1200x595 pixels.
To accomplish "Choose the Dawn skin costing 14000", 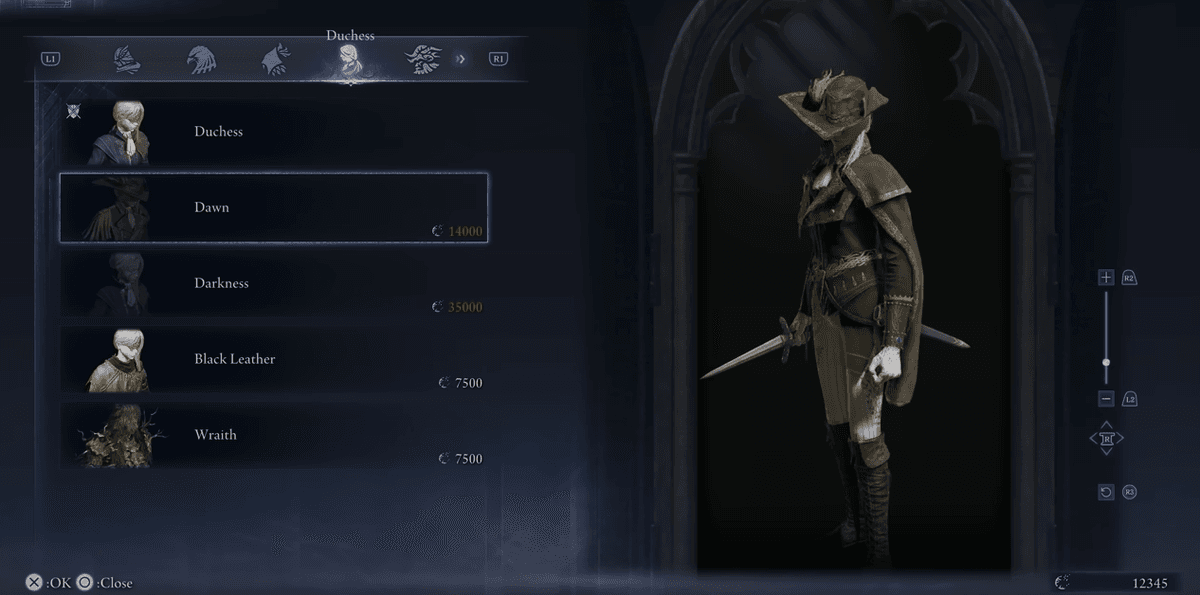I will coord(273,208).
